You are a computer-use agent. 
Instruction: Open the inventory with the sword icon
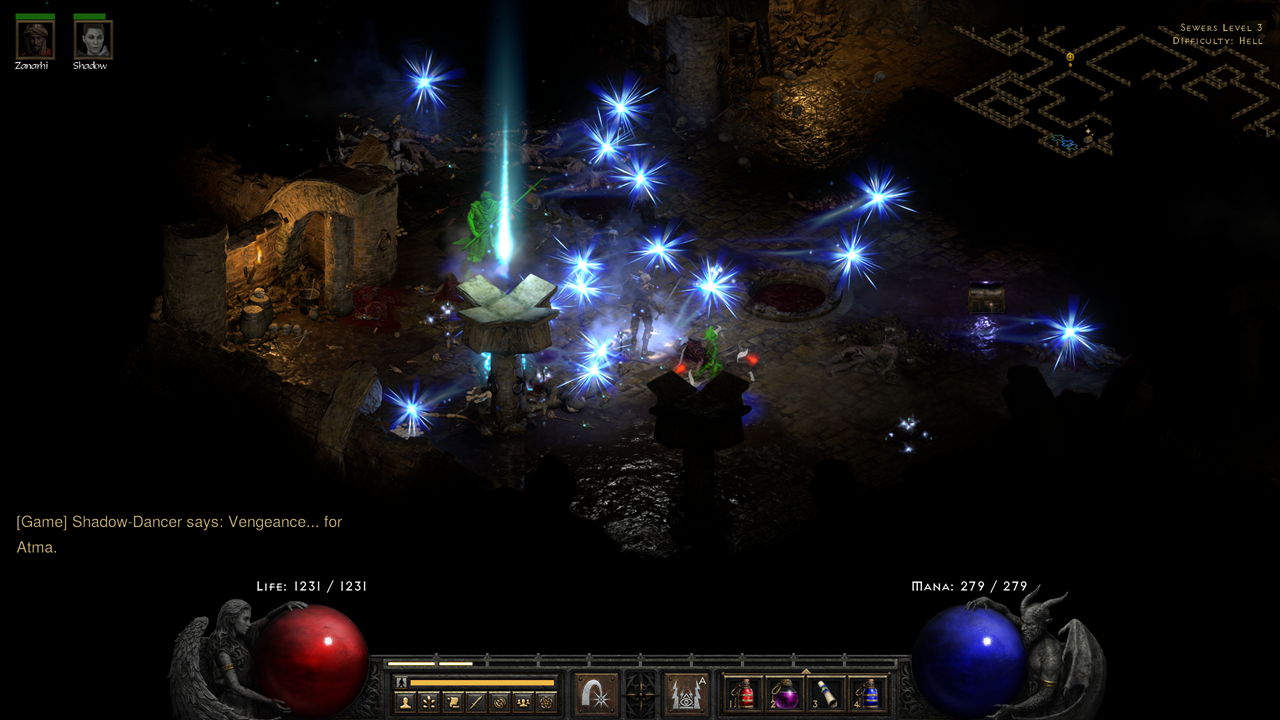(x=474, y=703)
